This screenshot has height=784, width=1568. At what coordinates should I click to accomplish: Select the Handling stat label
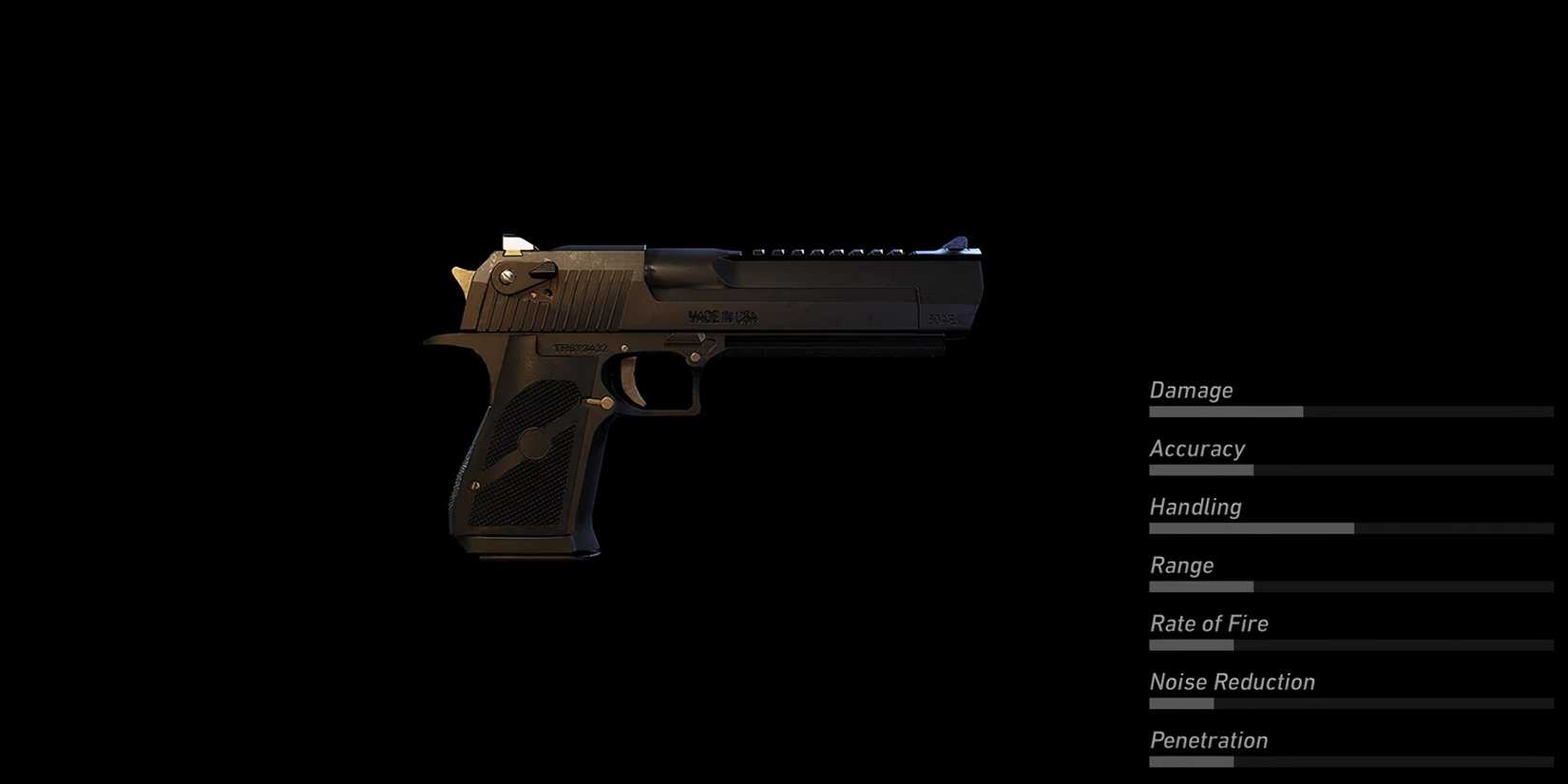1195,507
